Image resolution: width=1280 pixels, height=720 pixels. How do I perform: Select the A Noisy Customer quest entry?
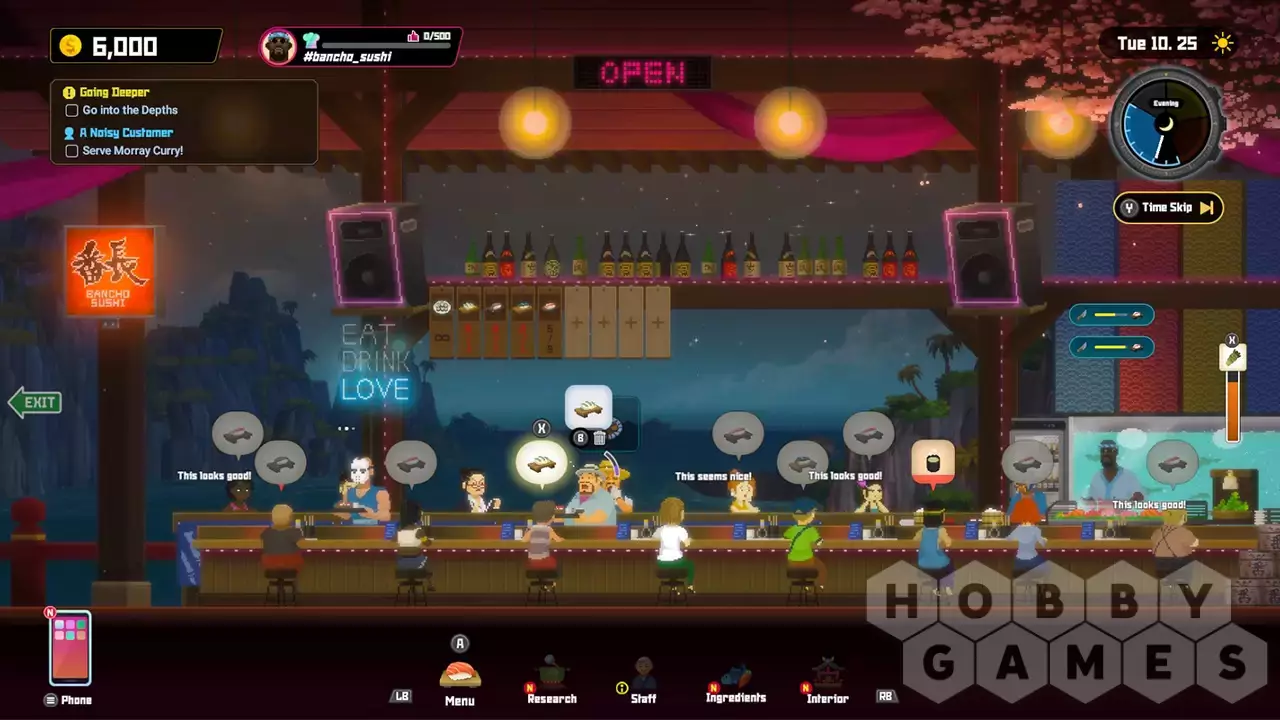pos(126,132)
